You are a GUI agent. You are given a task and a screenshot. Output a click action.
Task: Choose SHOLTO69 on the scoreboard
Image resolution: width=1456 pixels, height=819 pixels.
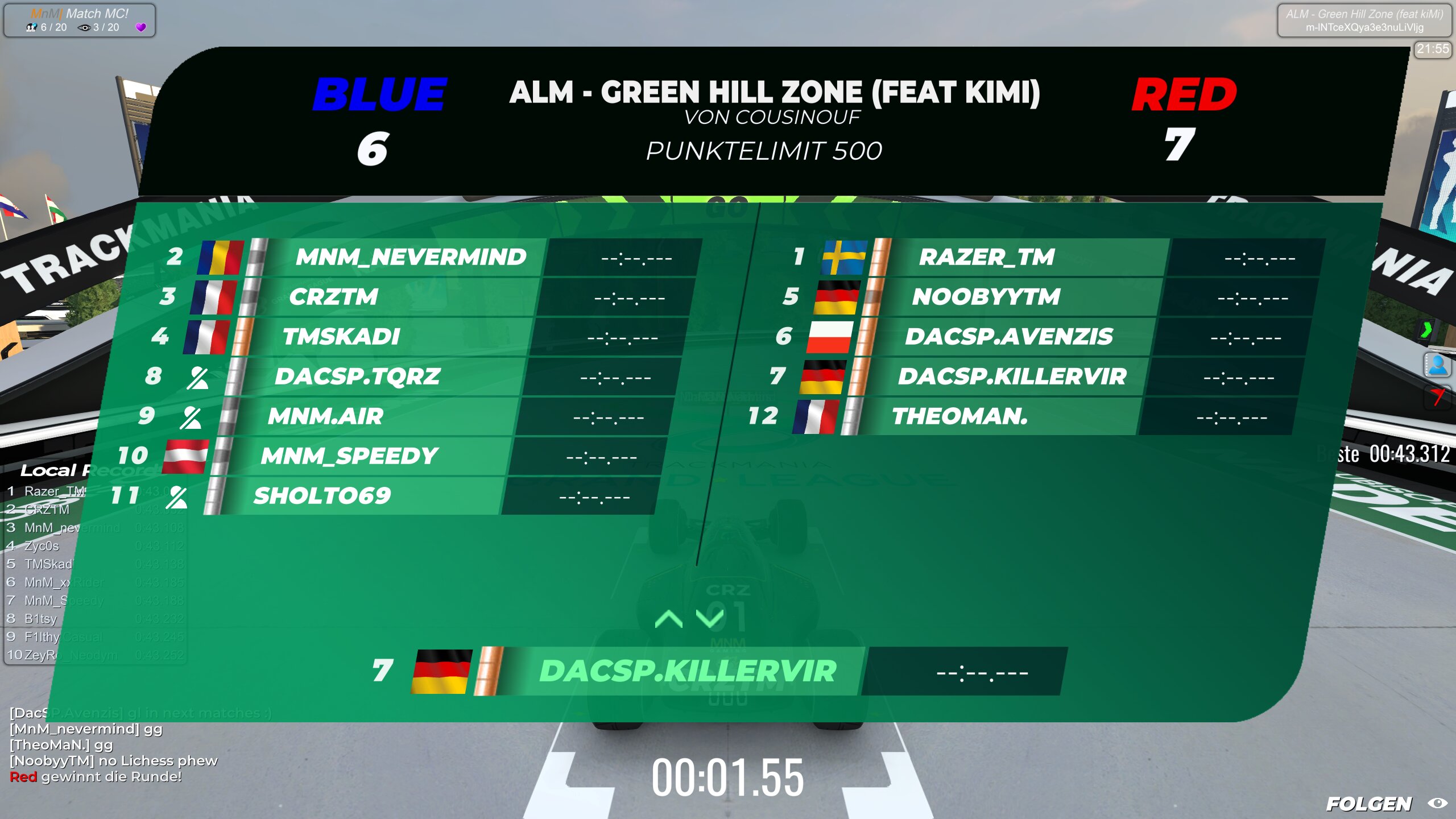tap(322, 496)
